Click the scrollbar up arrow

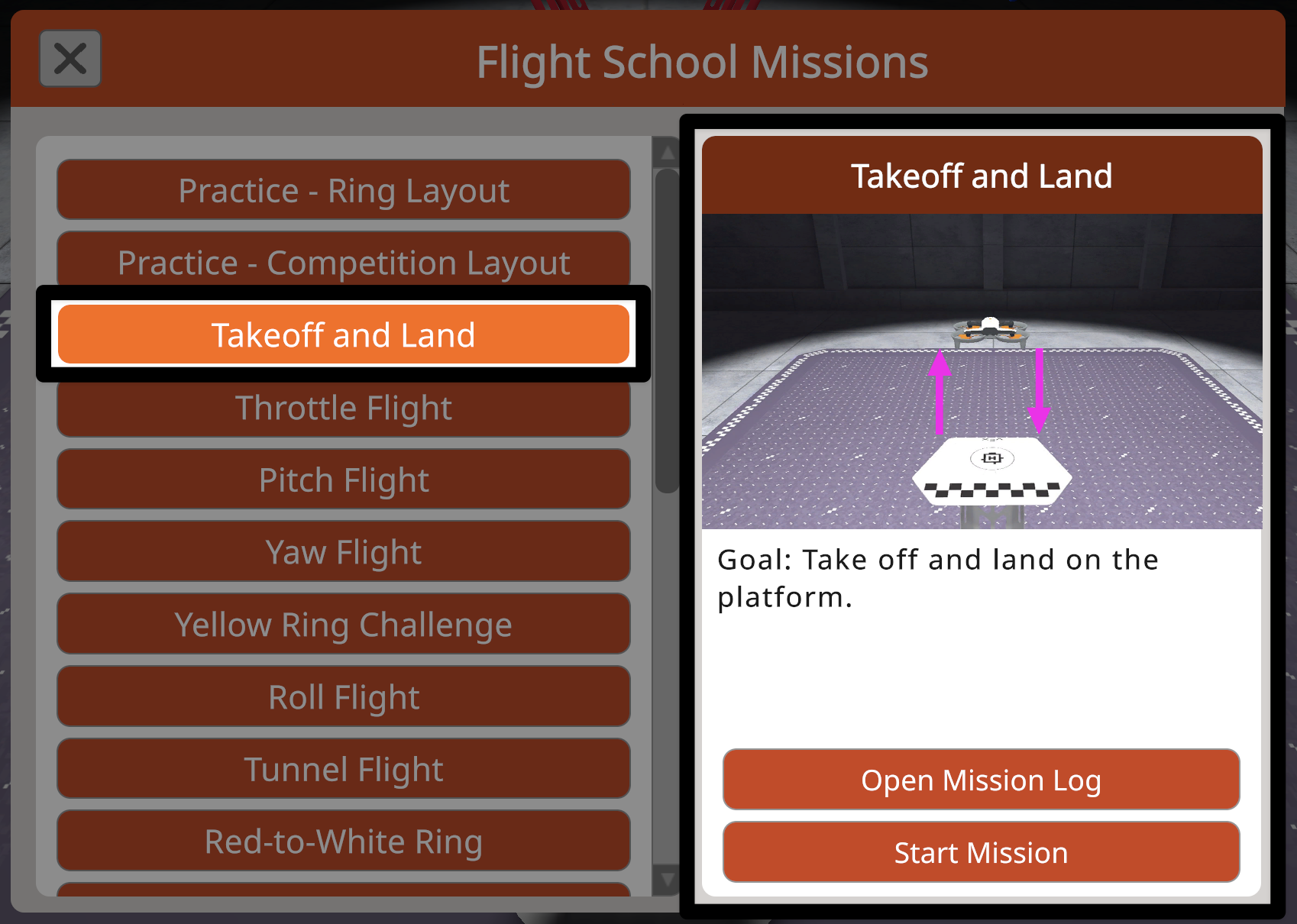666,152
